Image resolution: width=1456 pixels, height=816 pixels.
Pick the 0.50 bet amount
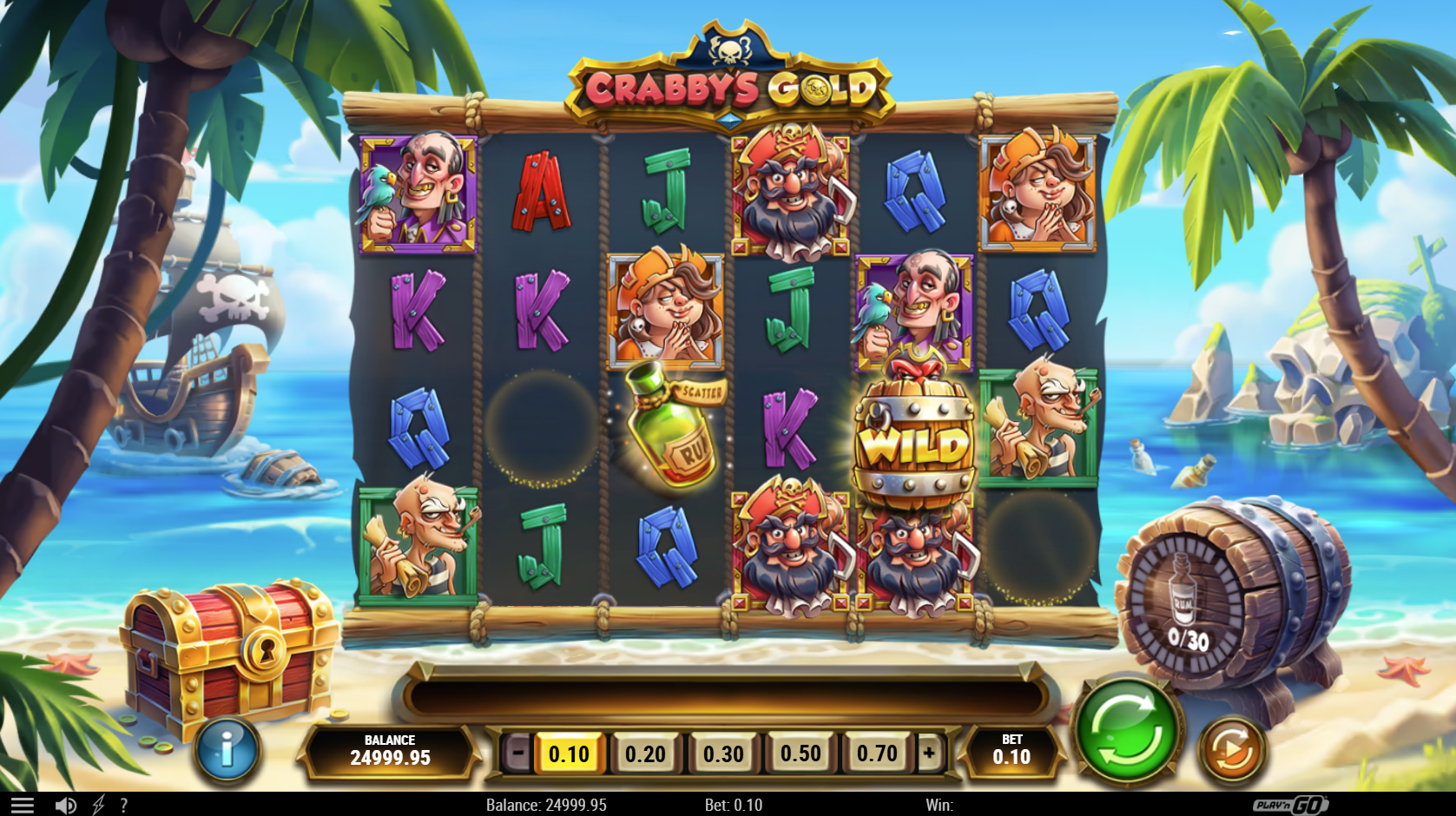point(800,753)
